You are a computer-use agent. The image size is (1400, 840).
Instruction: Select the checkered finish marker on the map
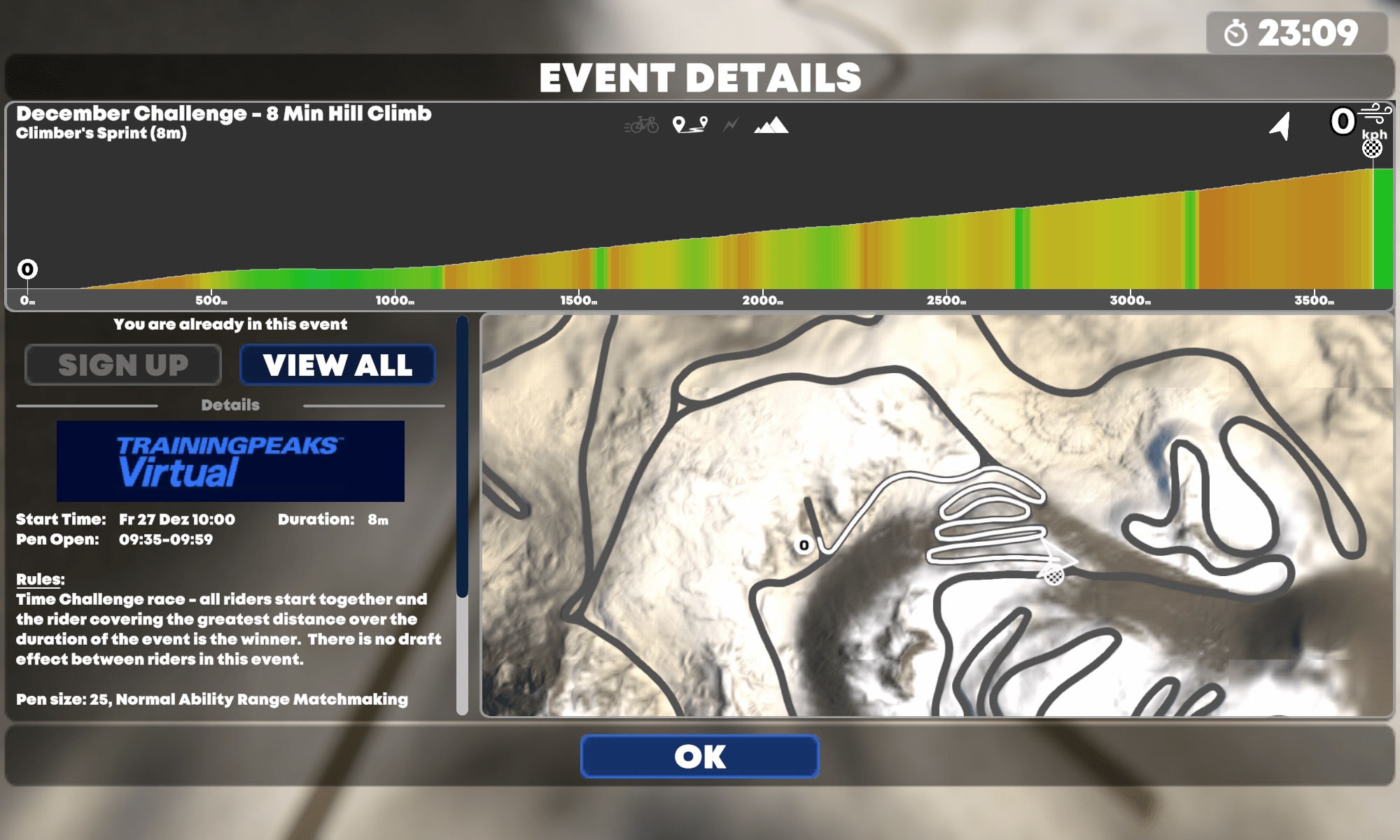1054,575
